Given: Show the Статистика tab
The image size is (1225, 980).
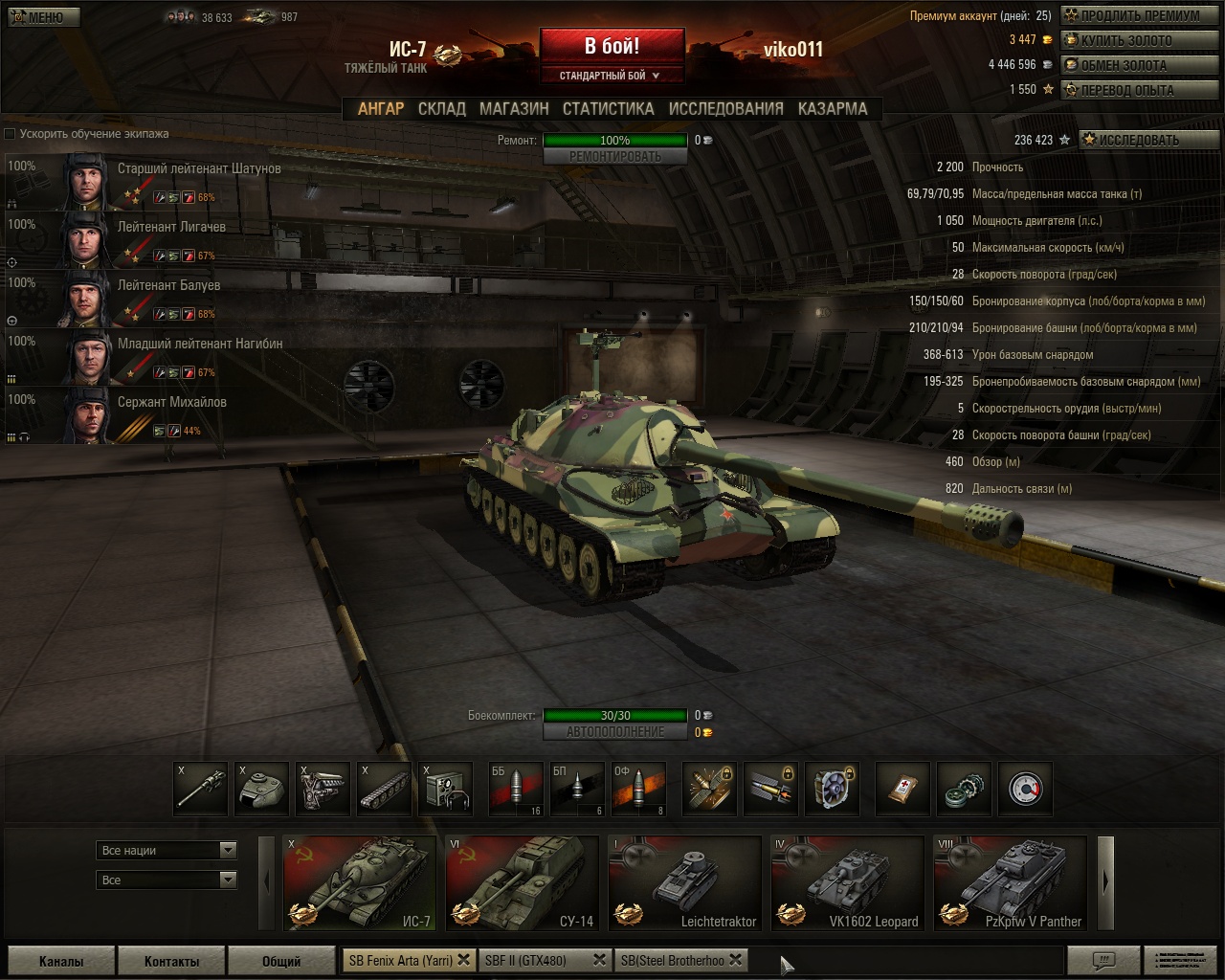Looking at the screenshot, I should (x=608, y=109).
